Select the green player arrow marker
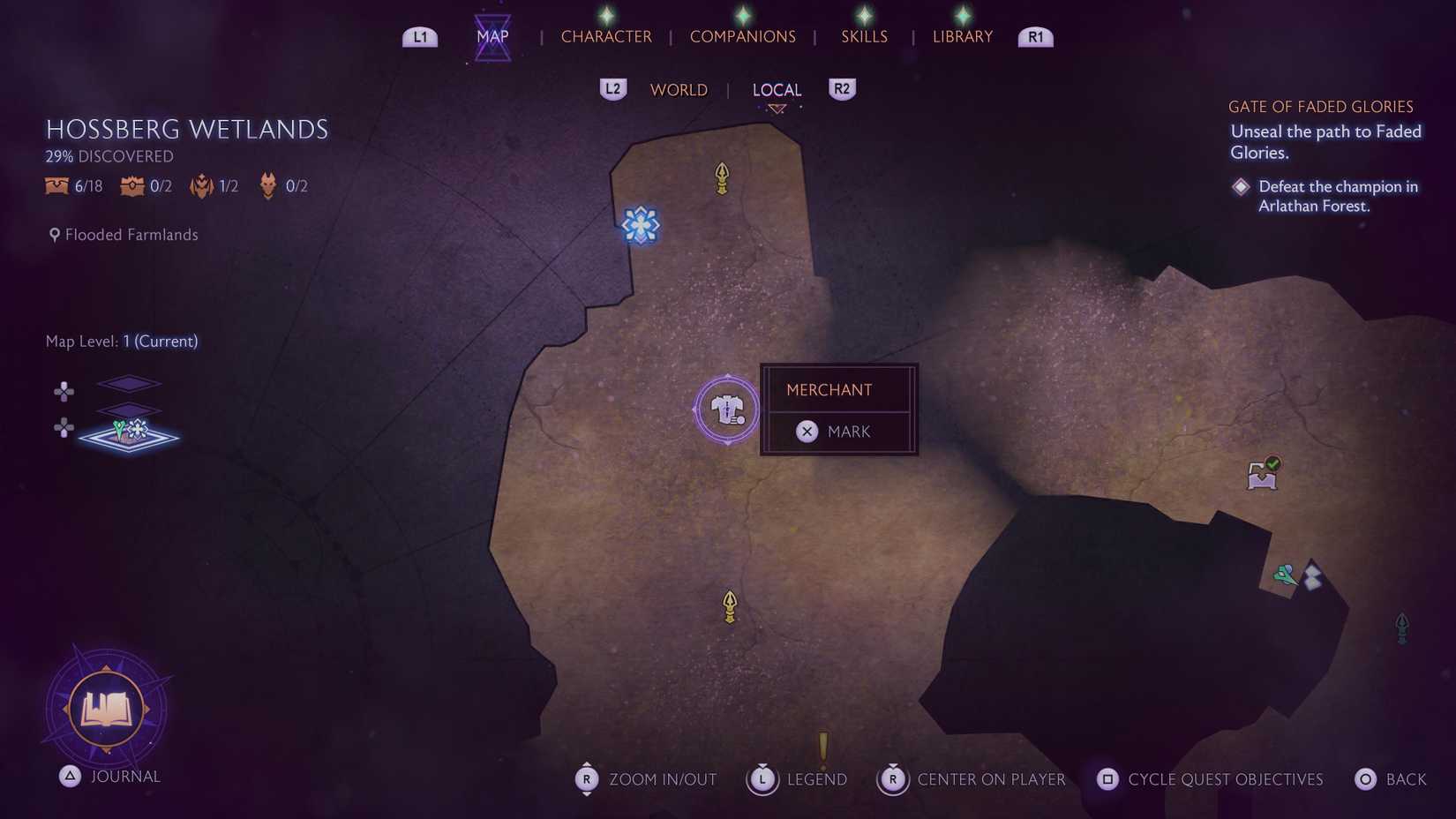The height and width of the screenshot is (819, 1456). click(x=1285, y=575)
